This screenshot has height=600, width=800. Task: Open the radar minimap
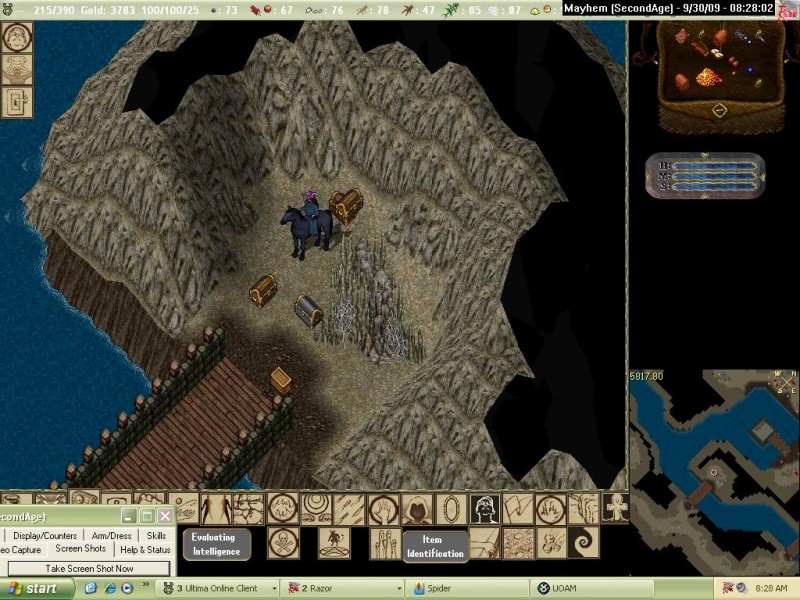[713, 448]
